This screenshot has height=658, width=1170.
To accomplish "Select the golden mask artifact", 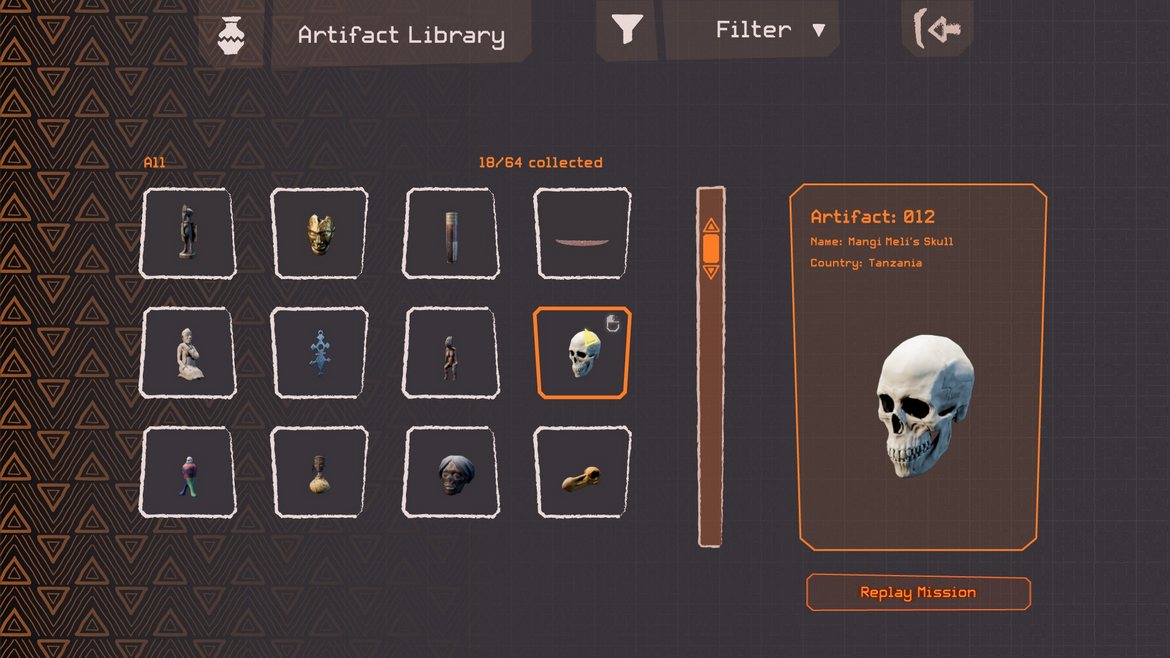I will click(319, 233).
